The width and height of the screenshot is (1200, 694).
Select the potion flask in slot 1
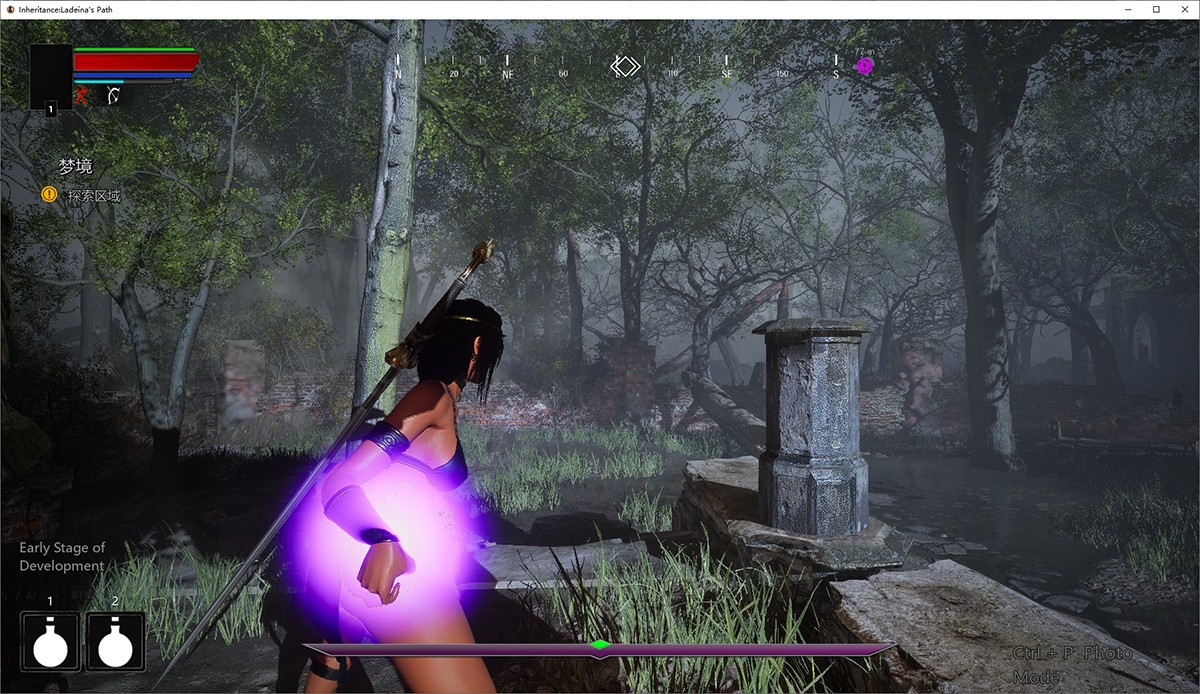click(50, 641)
